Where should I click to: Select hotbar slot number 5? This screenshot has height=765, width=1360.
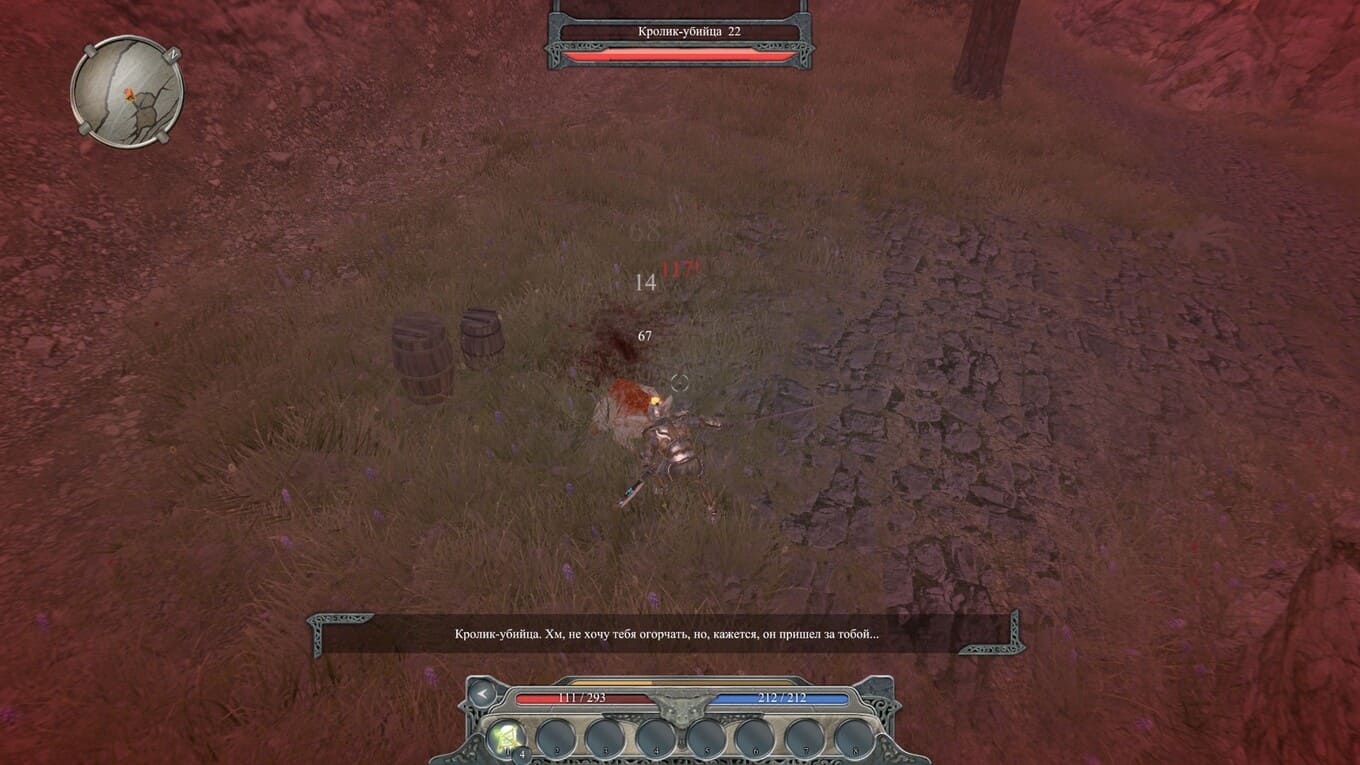[x=706, y=740]
